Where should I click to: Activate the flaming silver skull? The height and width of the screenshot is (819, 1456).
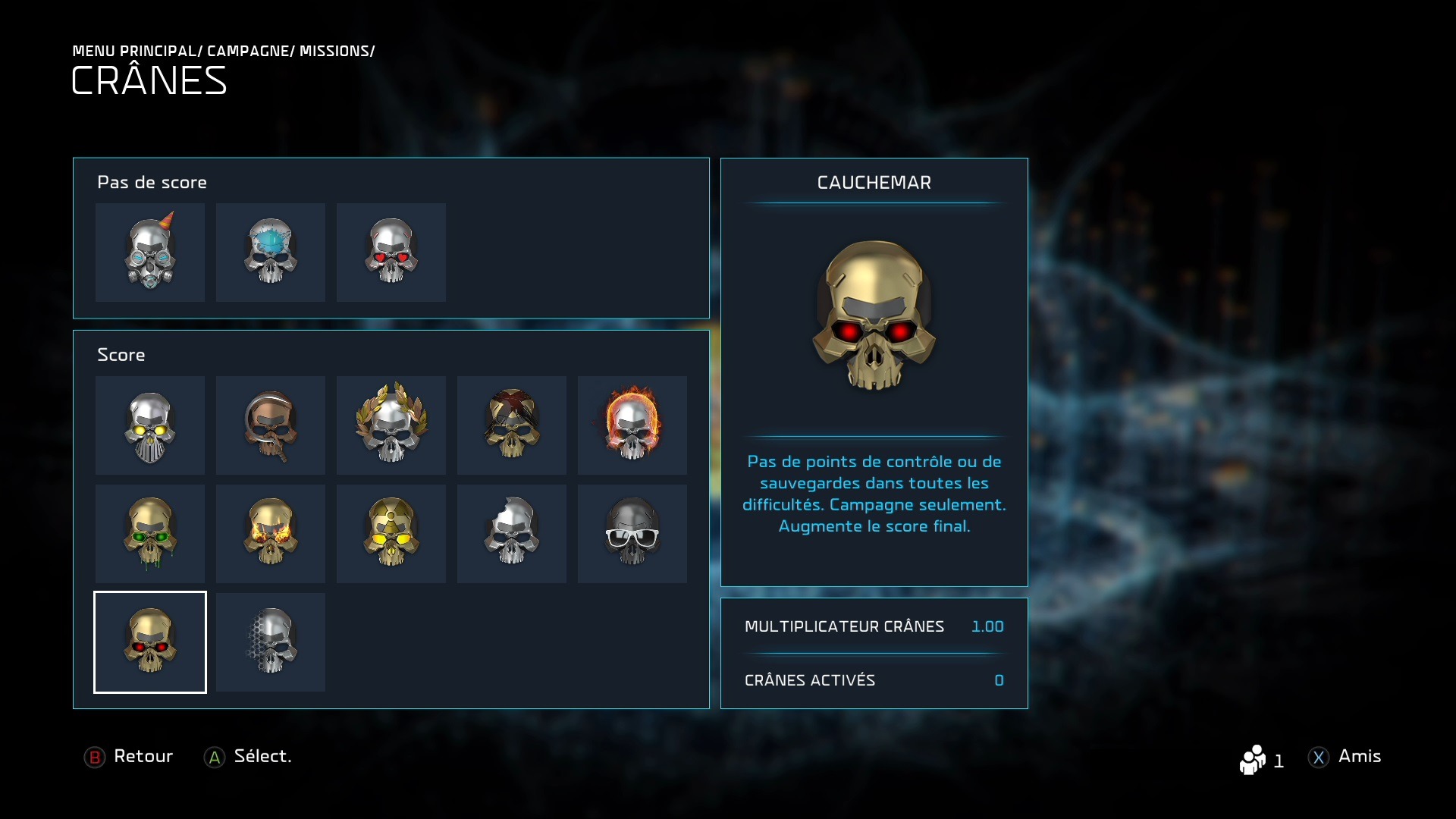click(632, 425)
